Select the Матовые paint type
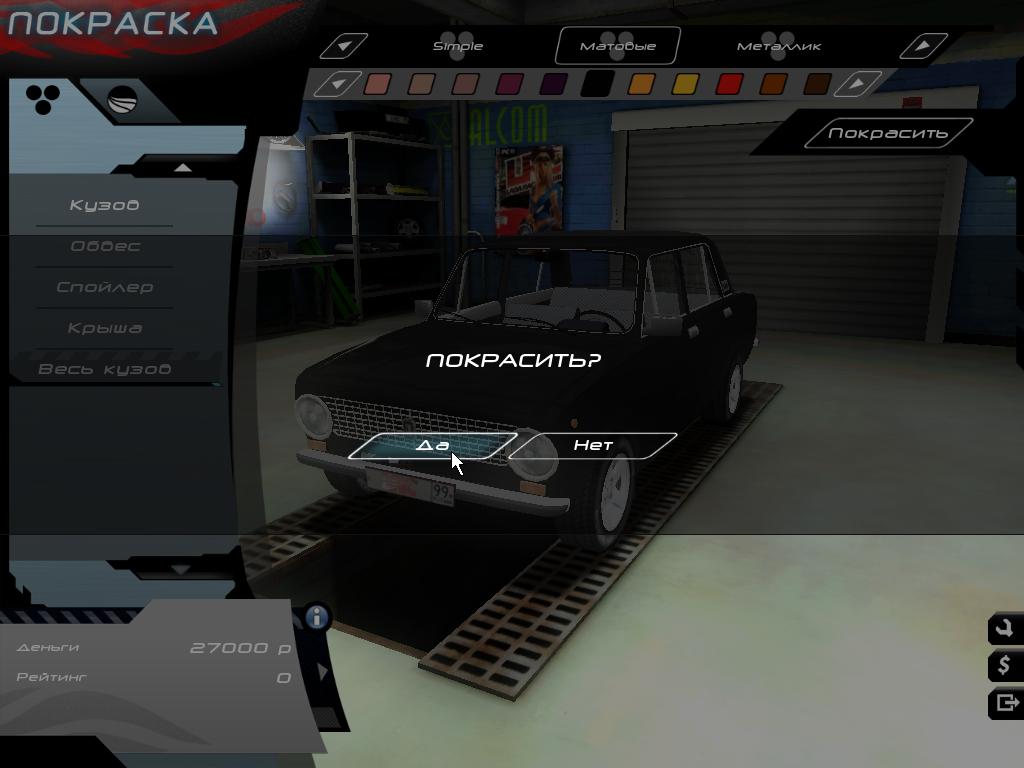The width and height of the screenshot is (1024, 768). pyautogui.click(x=618, y=46)
